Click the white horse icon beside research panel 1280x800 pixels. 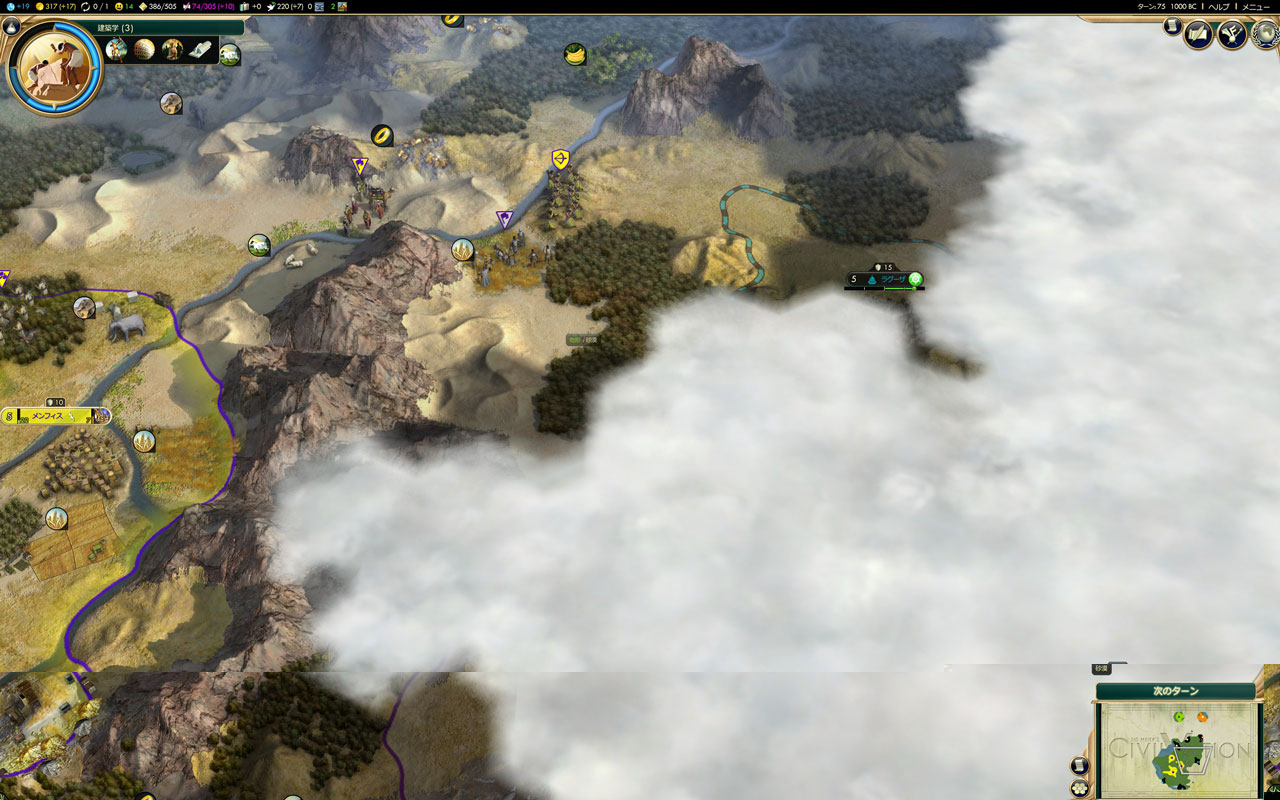(x=230, y=54)
